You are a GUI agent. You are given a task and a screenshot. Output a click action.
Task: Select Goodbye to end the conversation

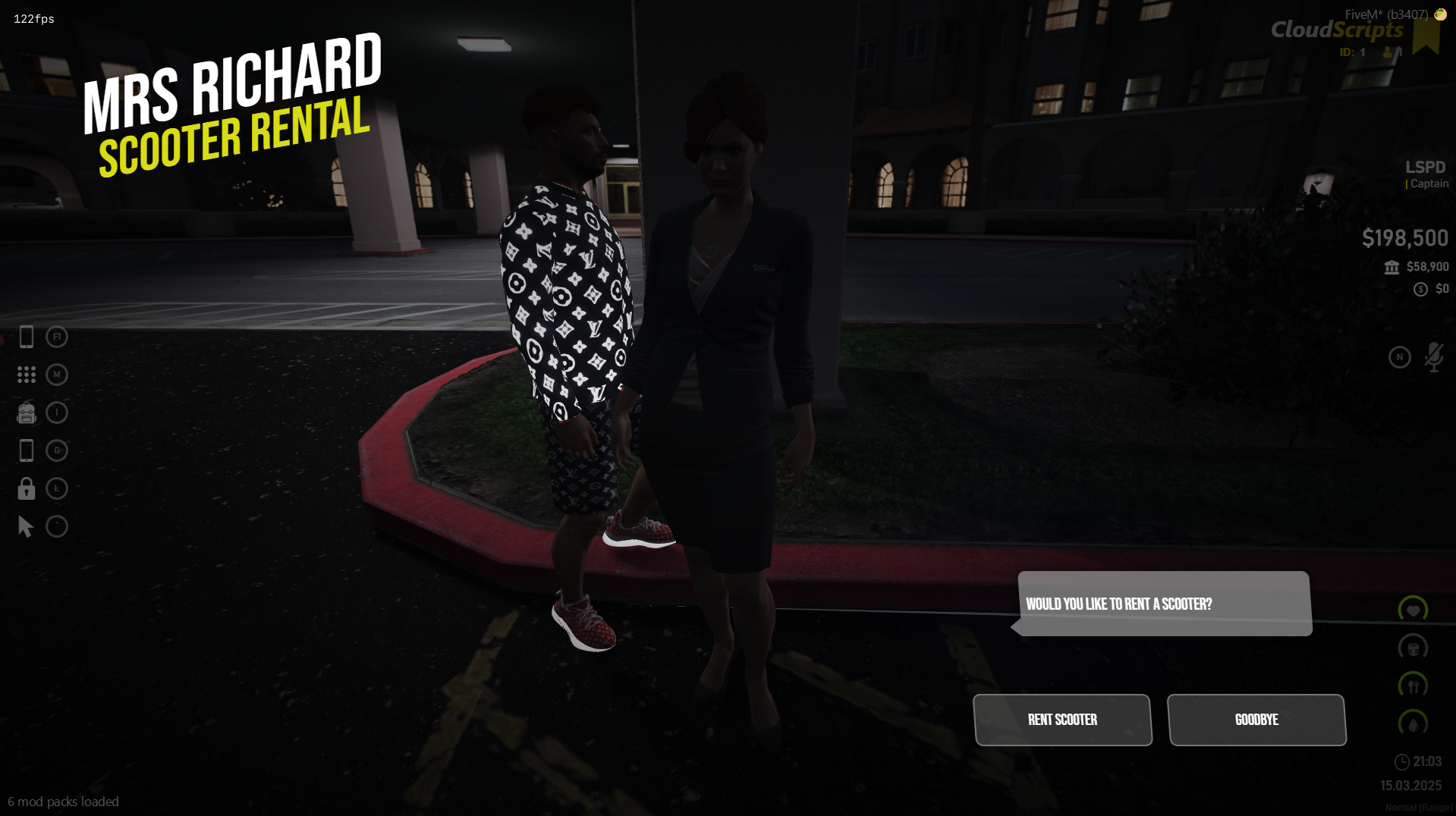1256,720
